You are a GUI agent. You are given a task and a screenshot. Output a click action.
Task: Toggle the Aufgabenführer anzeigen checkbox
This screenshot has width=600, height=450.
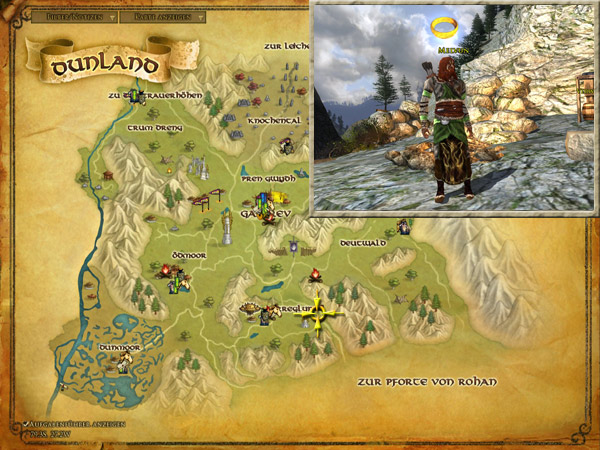(x=24, y=424)
